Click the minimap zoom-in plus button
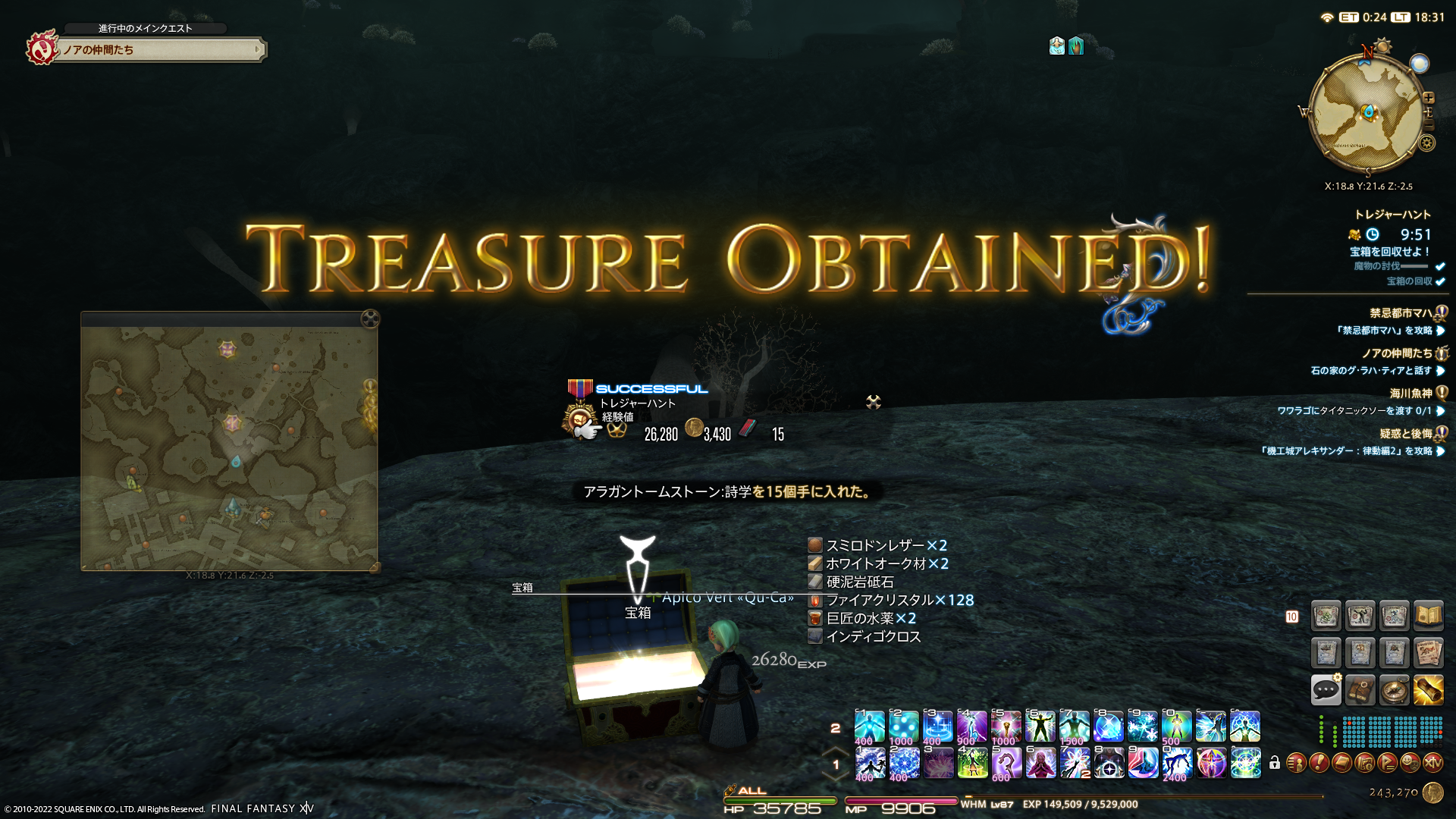 click(1429, 98)
